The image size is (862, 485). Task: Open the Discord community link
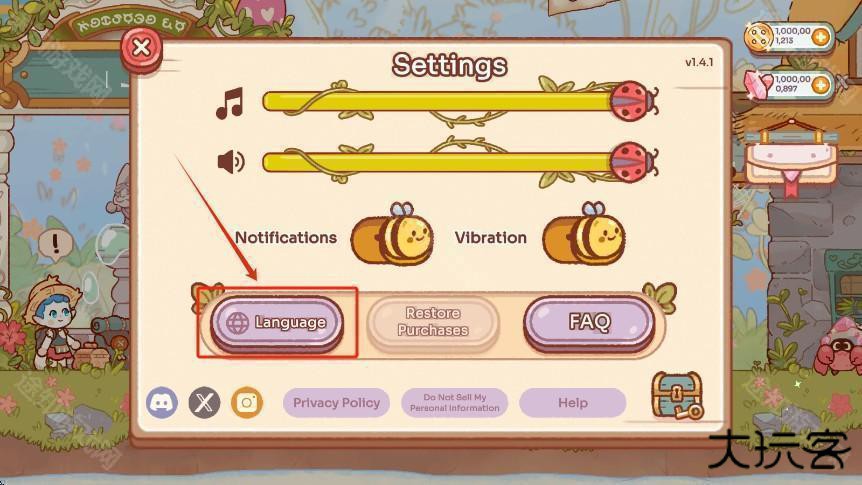(x=162, y=403)
